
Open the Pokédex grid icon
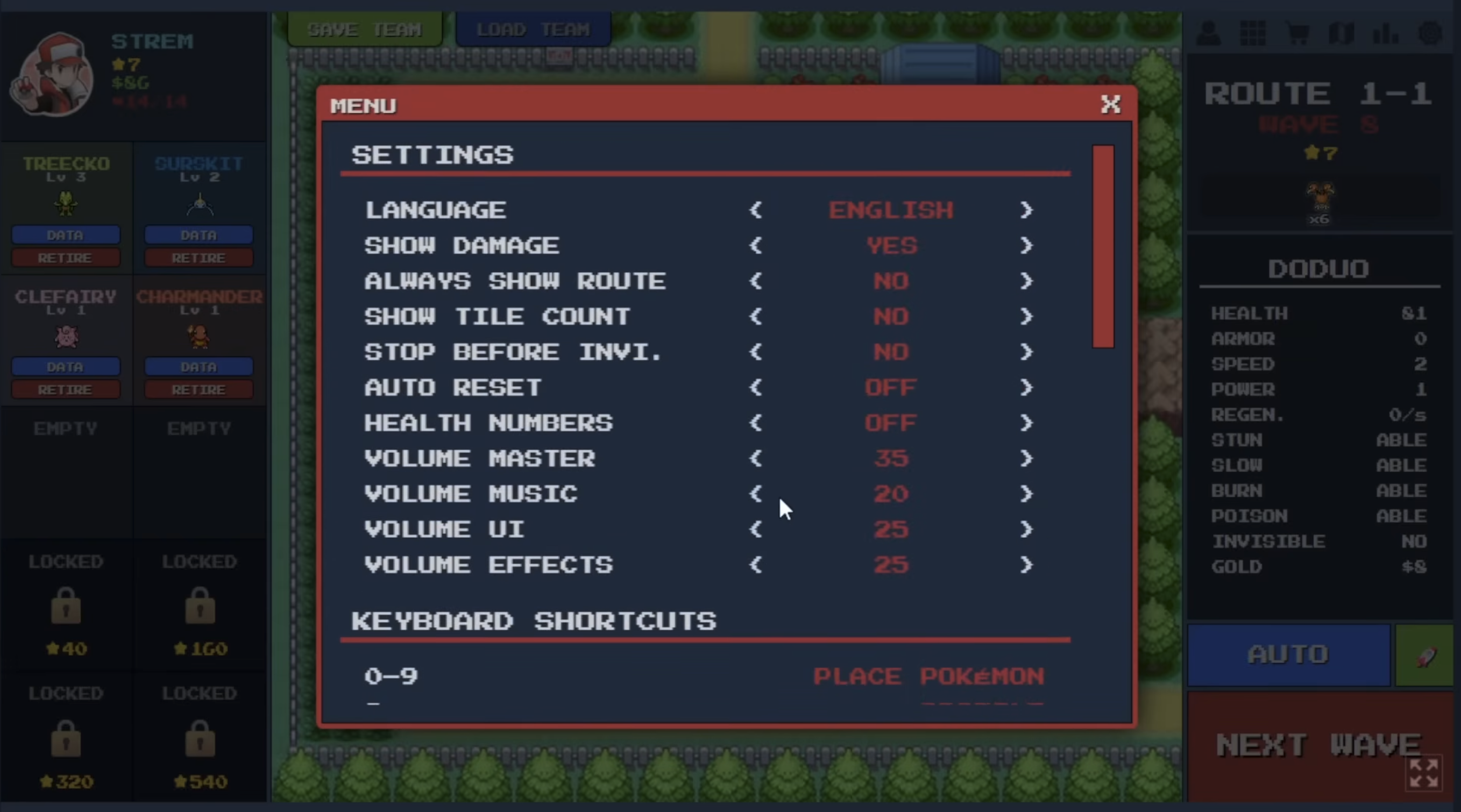coord(1253,34)
